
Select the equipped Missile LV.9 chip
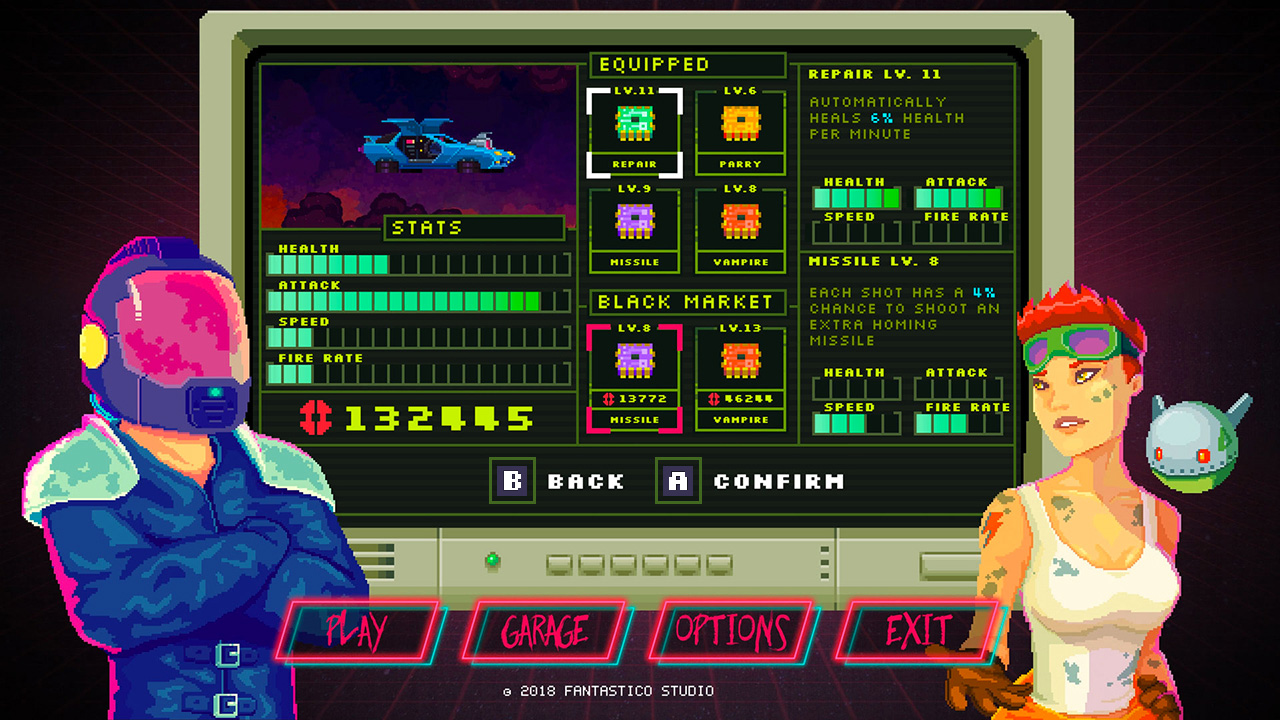[634, 221]
